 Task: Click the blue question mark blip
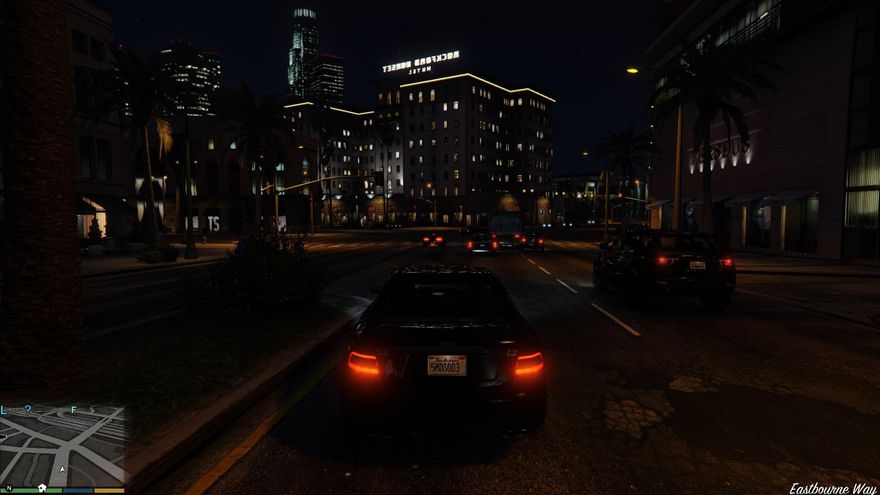pos(28,409)
